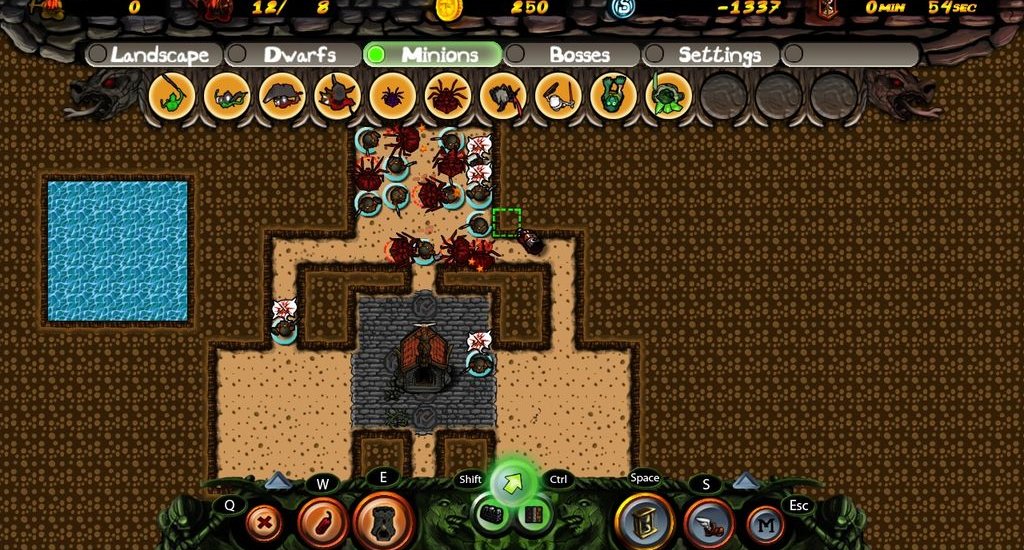
Task: Select the dark brick block tool icon
Action: (x=490, y=516)
